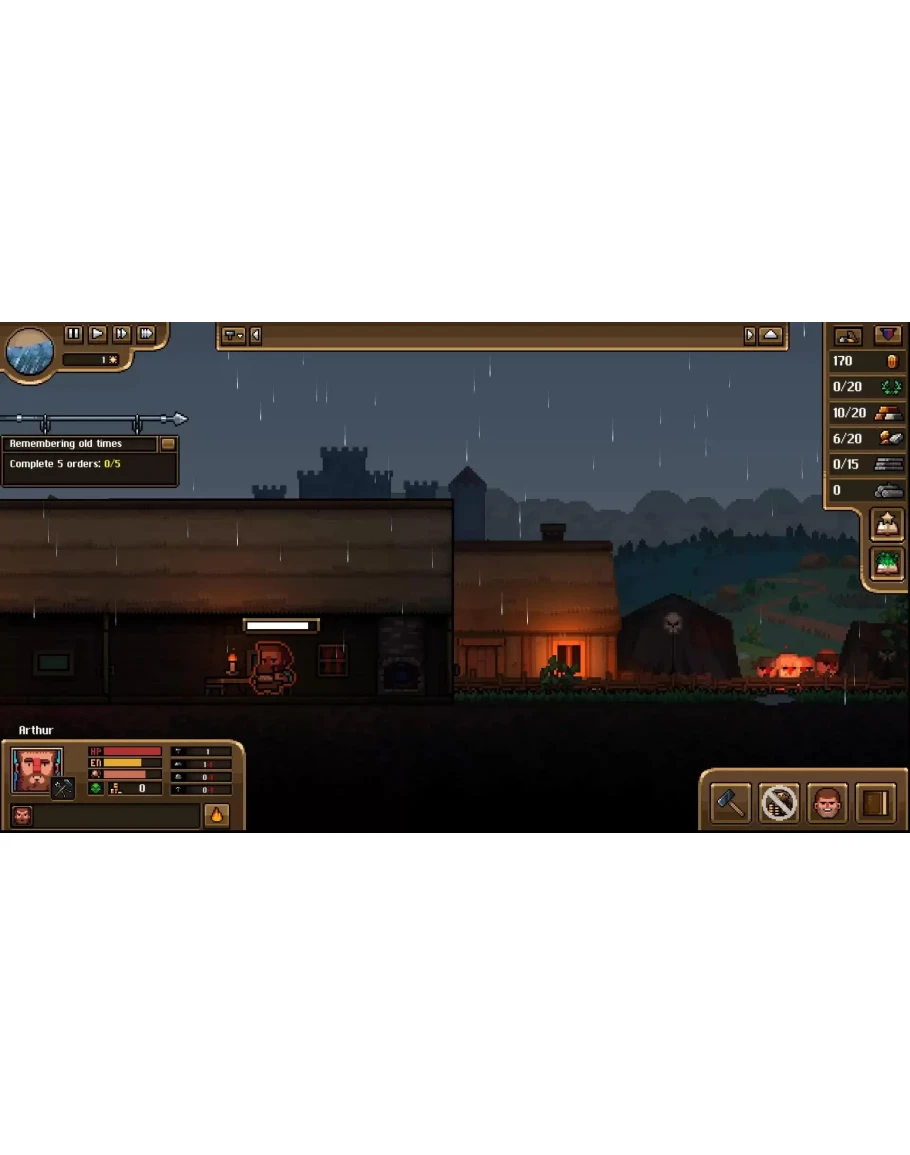Select Arthur's character portrait
Screen dimensions: 910x1155
[x=36, y=769]
